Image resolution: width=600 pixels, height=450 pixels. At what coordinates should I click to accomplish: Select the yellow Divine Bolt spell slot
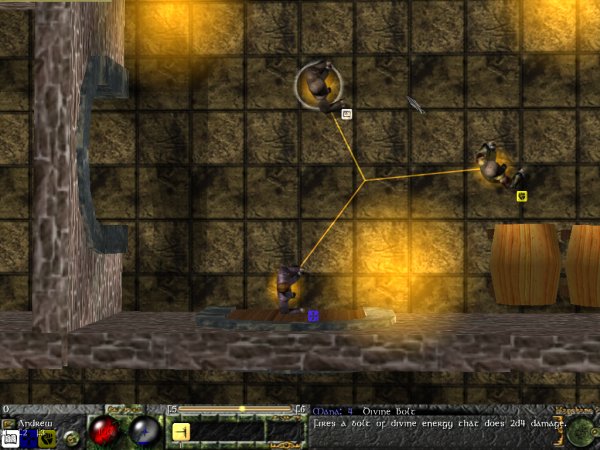point(181,432)
